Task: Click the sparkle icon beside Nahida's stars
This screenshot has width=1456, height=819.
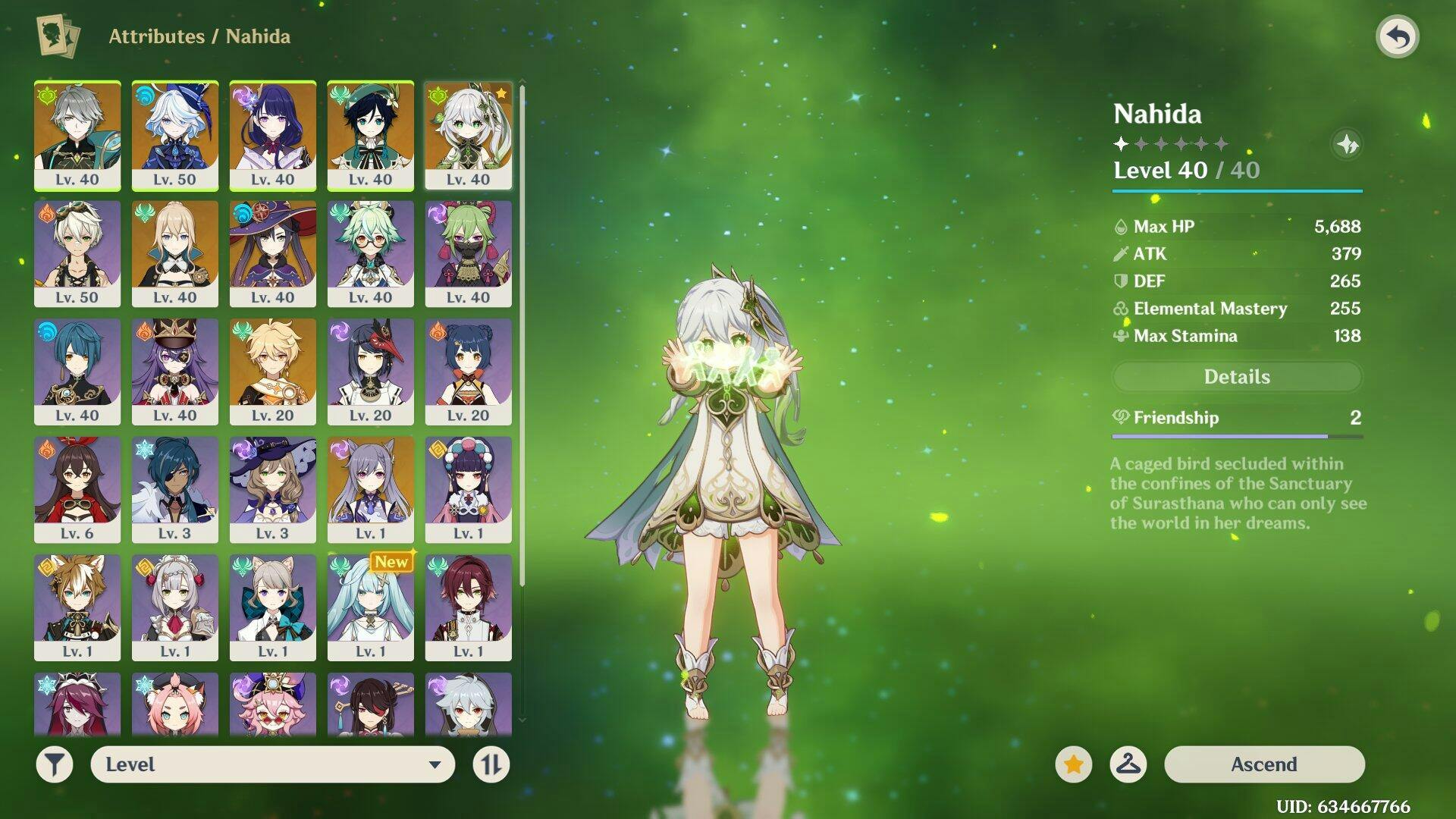Action: point(1347,144)
